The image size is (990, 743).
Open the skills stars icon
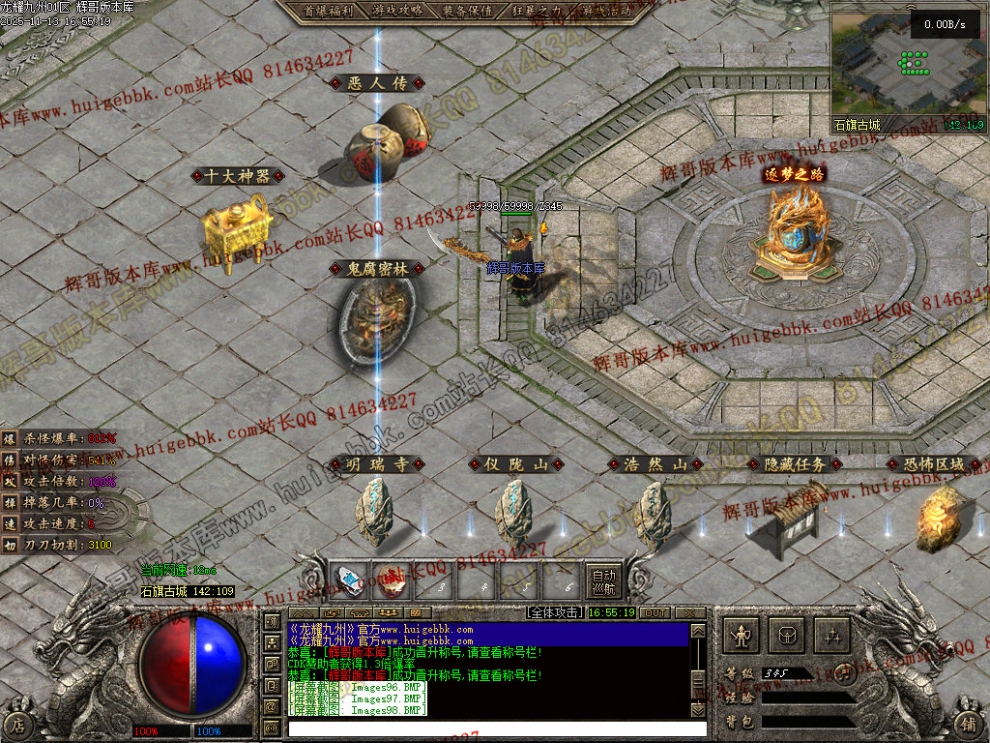point(832,634)
